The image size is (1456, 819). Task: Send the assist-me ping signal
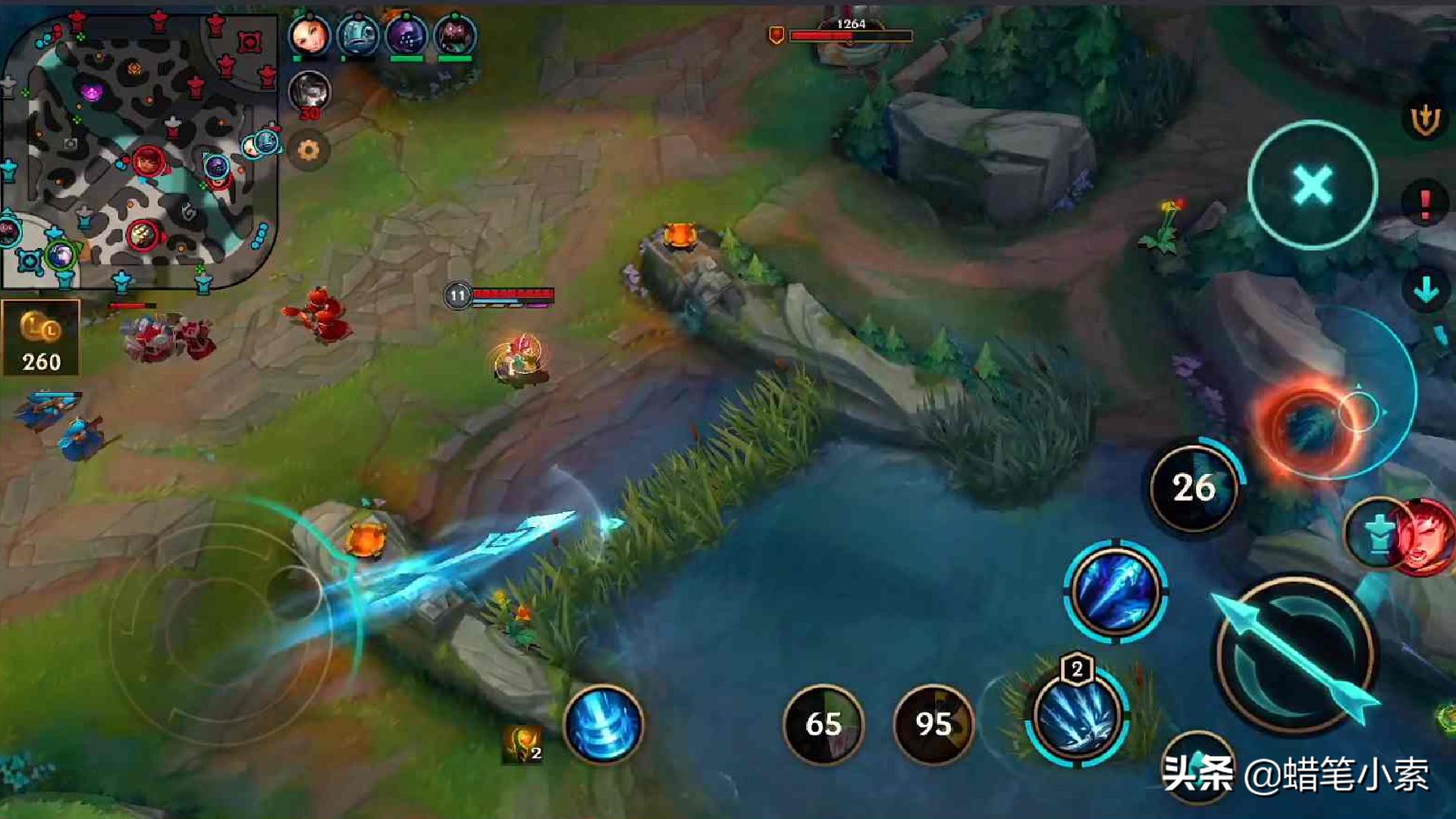click(x=1424, y=118)
